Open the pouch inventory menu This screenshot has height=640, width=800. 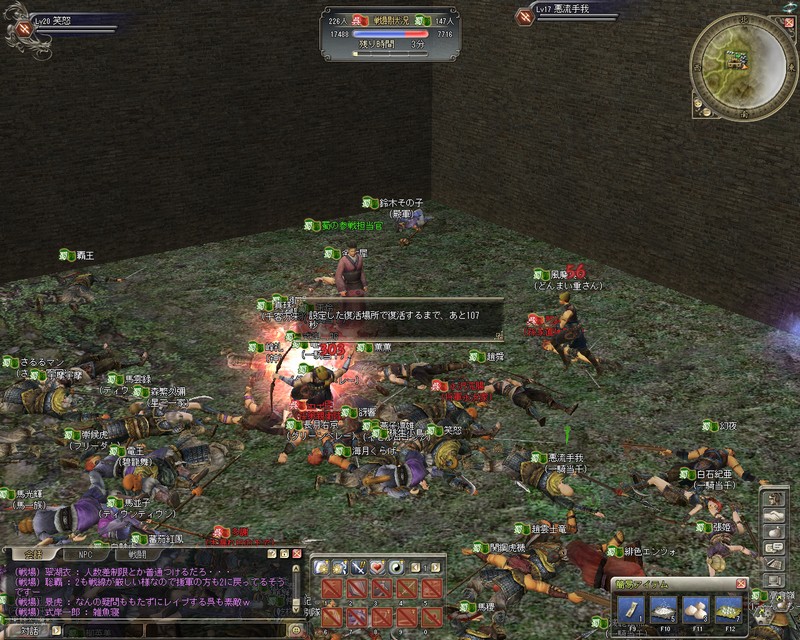click(774, 531)
